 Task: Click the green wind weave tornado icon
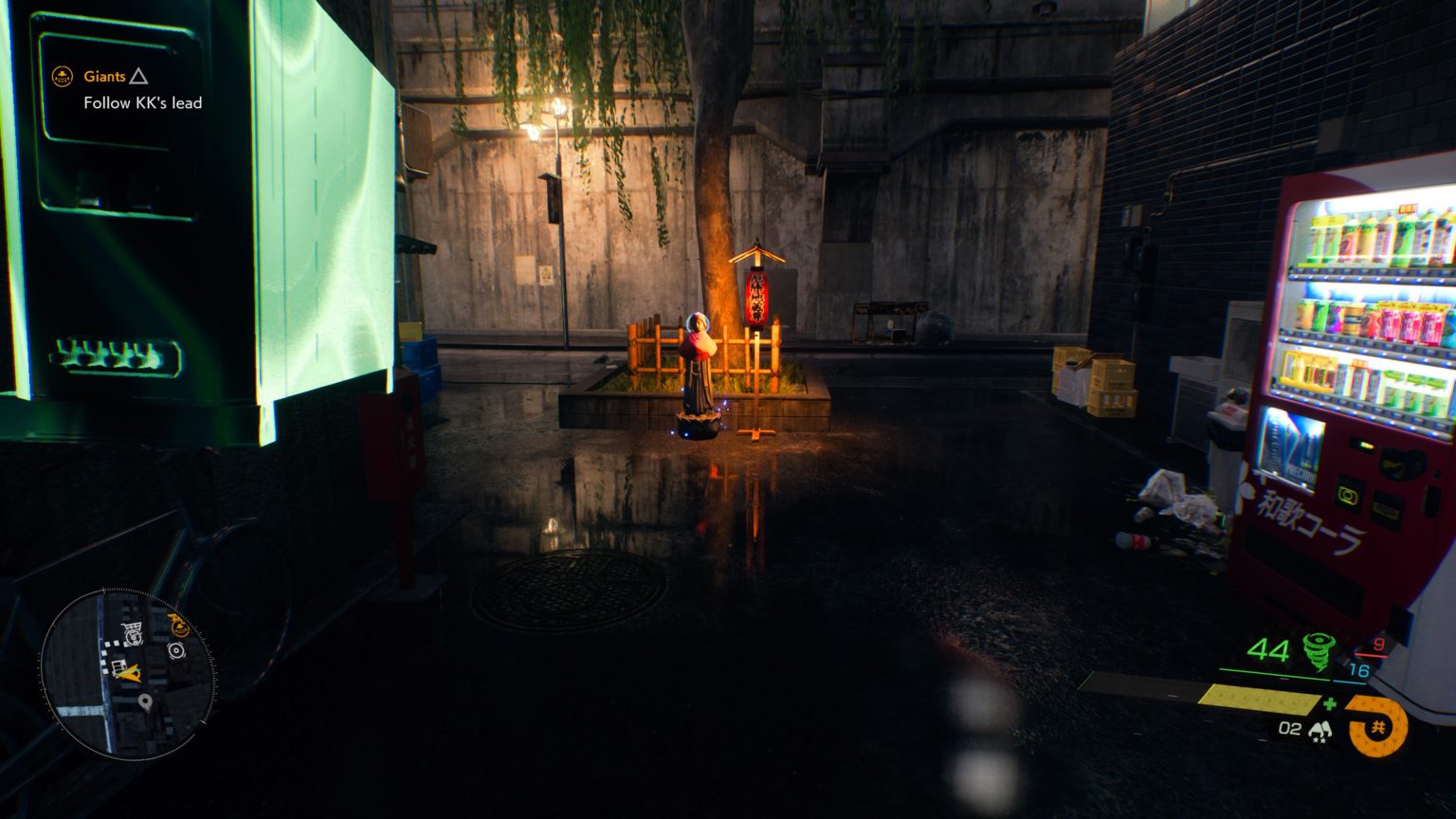(x=1318, y=652)
